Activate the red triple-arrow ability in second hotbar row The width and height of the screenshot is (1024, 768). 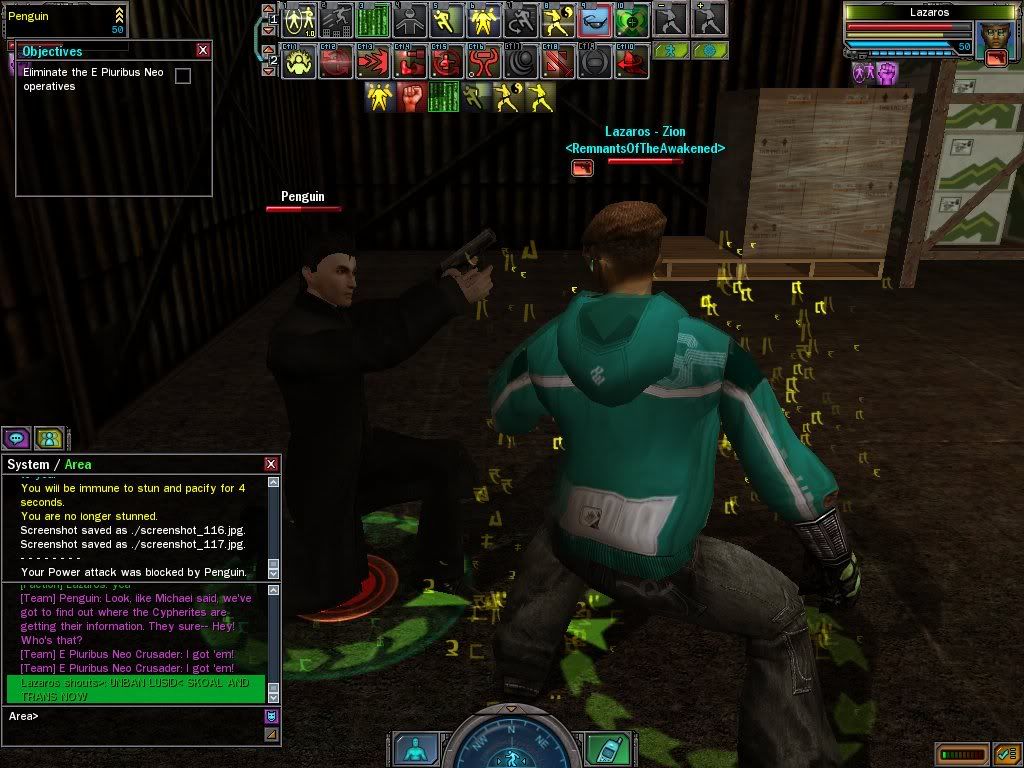[373, 61]
